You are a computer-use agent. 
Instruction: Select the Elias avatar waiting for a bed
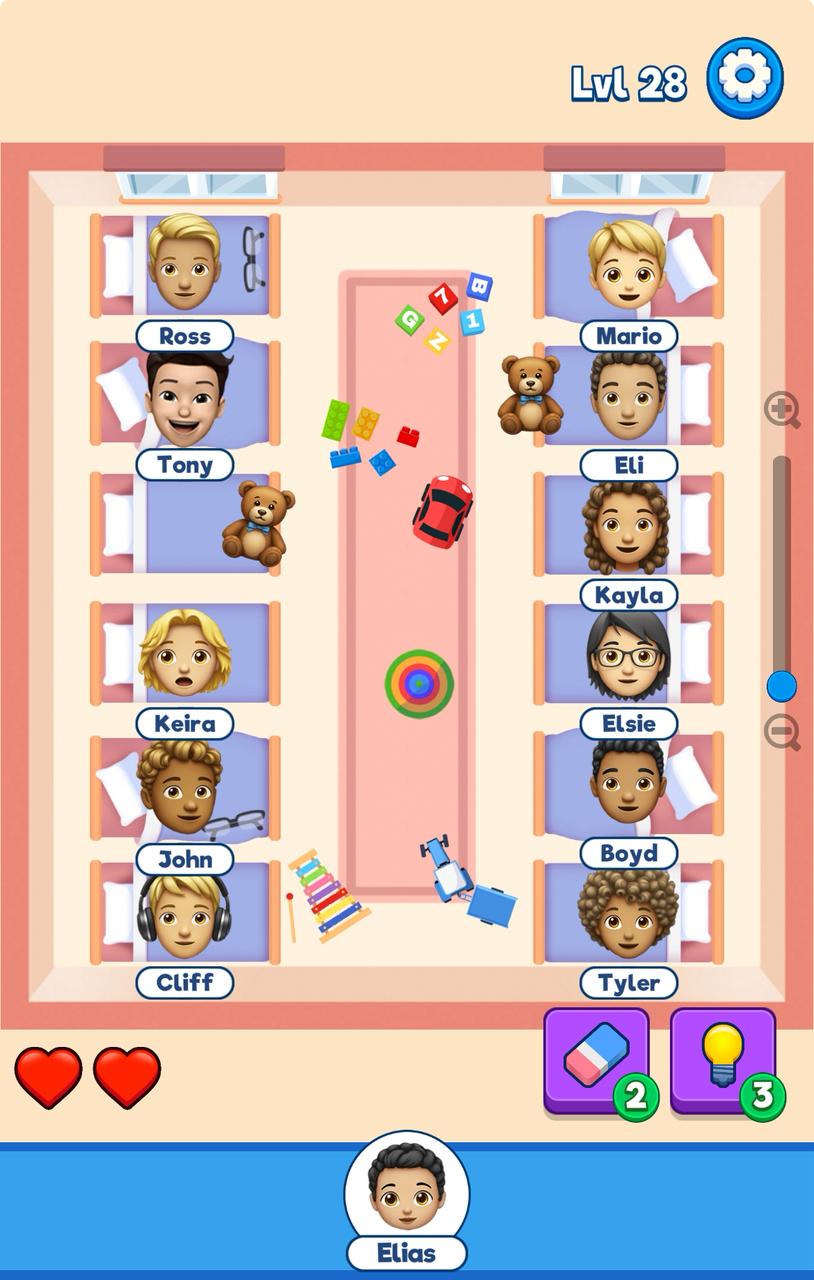[406, 1190]
